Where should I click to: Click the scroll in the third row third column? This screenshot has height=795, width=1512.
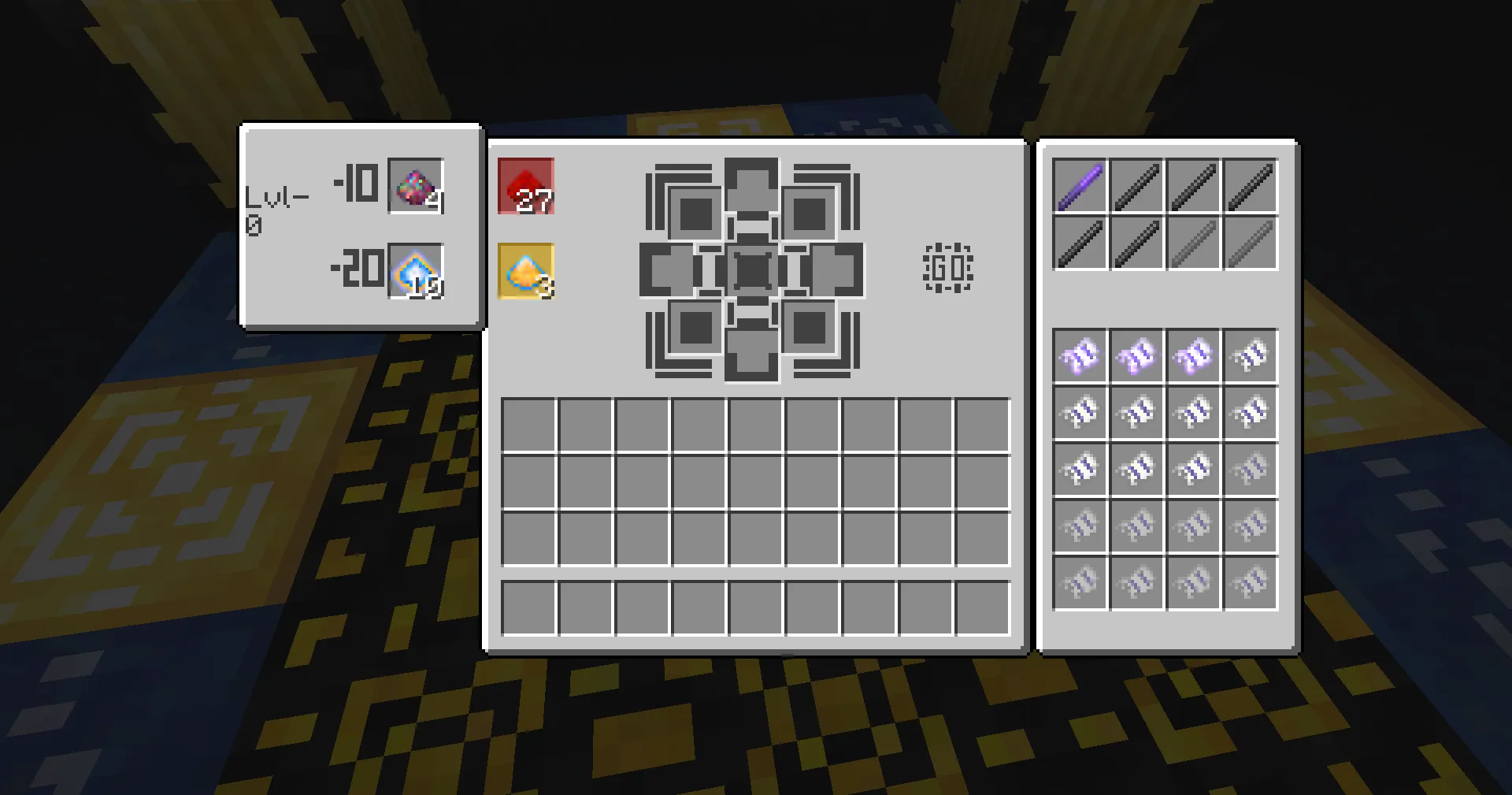(x=1194, y=469)
